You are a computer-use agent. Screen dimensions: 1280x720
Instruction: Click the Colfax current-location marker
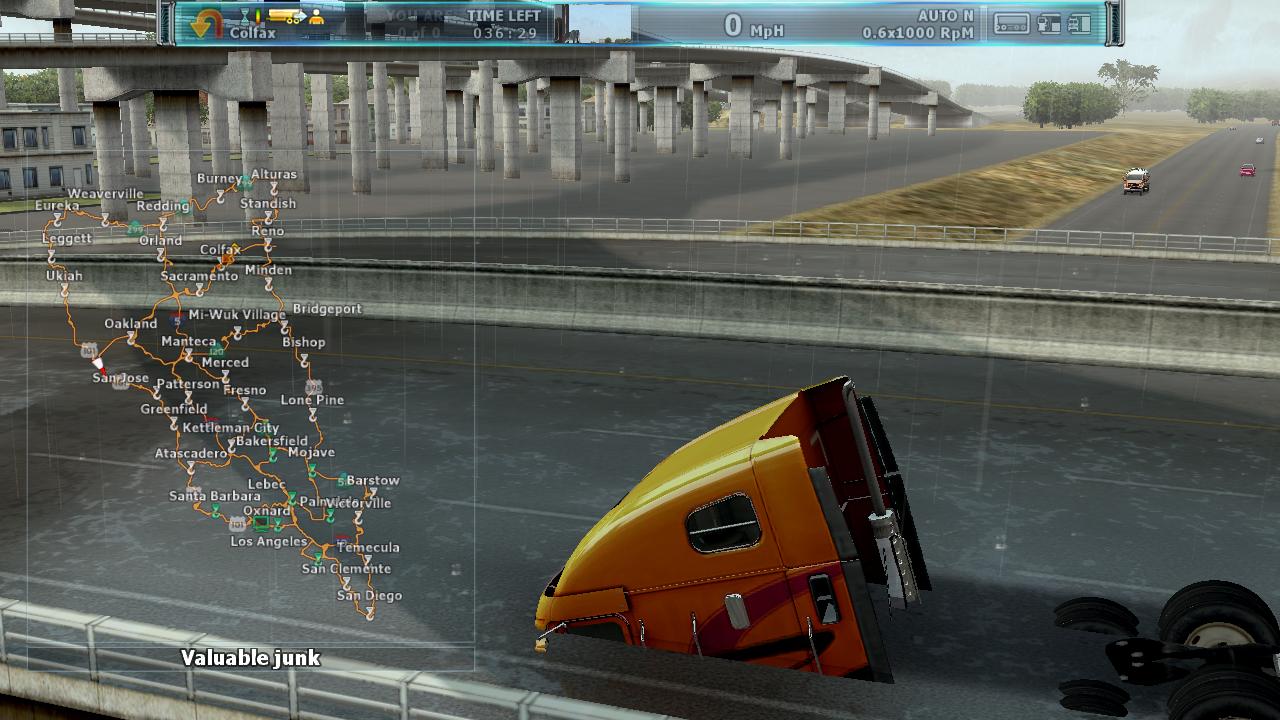point(228,258)
